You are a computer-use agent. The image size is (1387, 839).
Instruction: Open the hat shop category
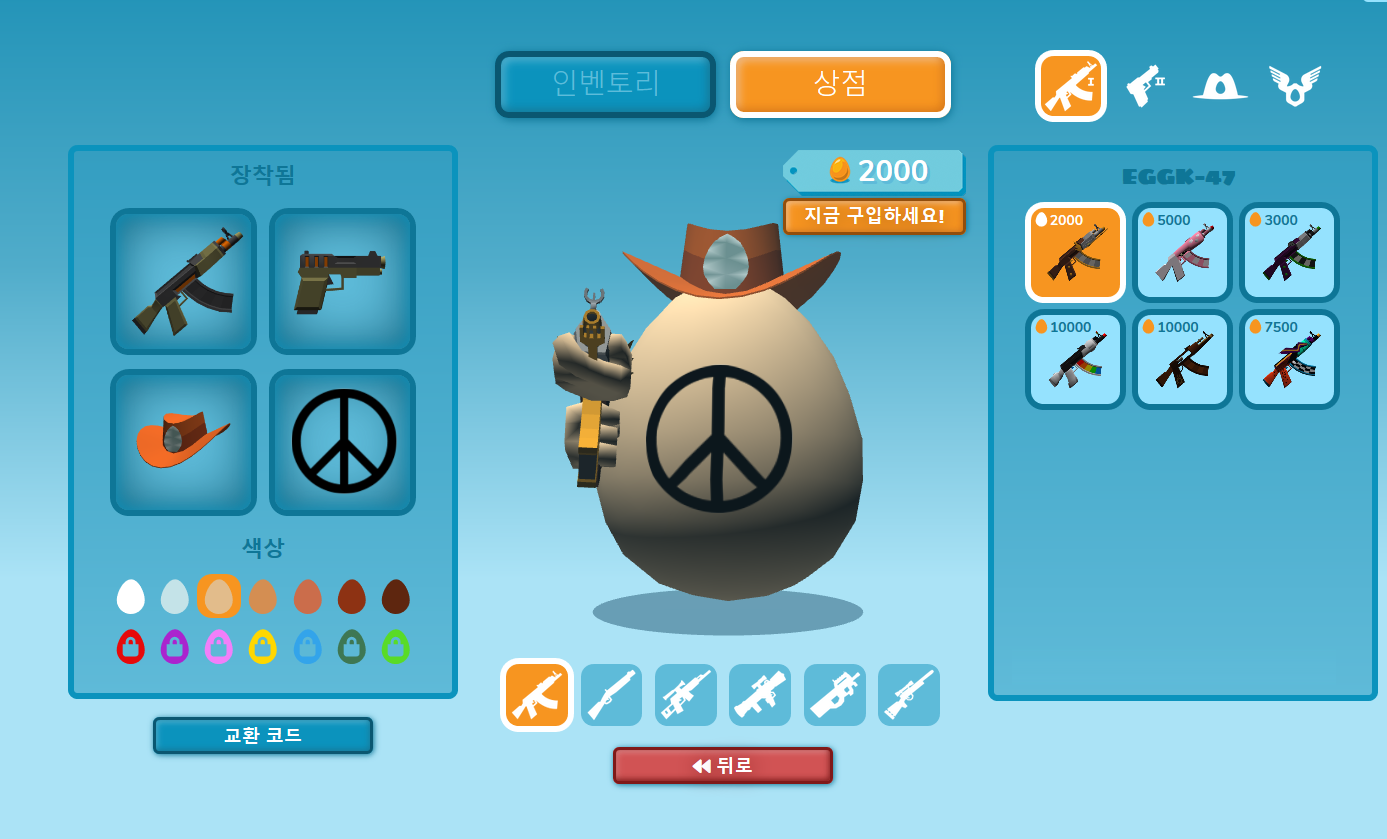click(1218, 84)
